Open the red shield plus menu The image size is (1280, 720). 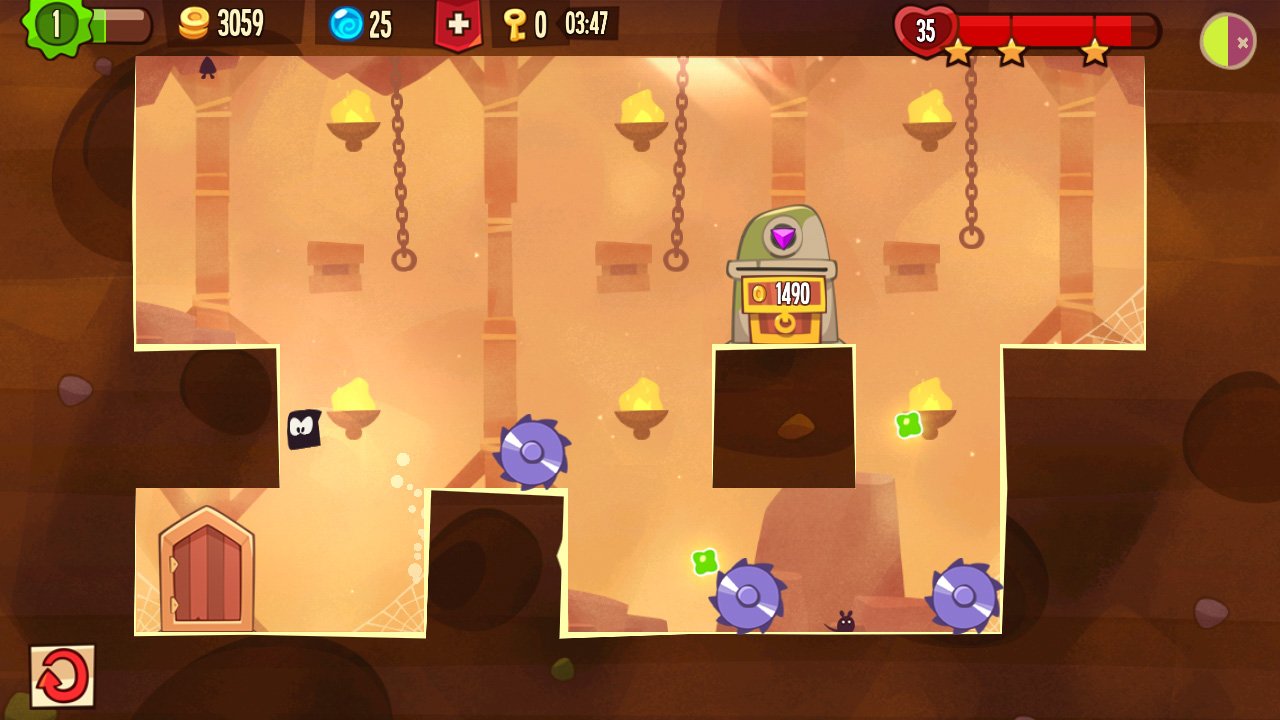[459, 23]
